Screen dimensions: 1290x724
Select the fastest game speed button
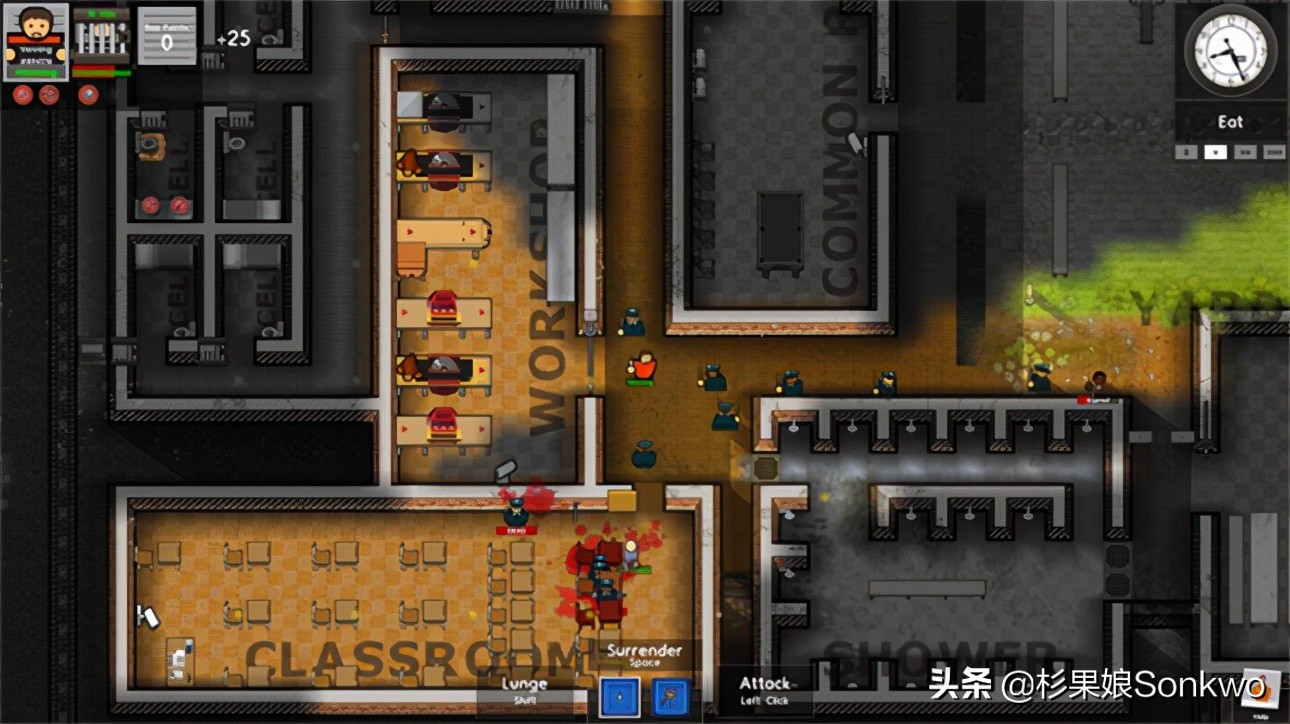coord(1274,152)
